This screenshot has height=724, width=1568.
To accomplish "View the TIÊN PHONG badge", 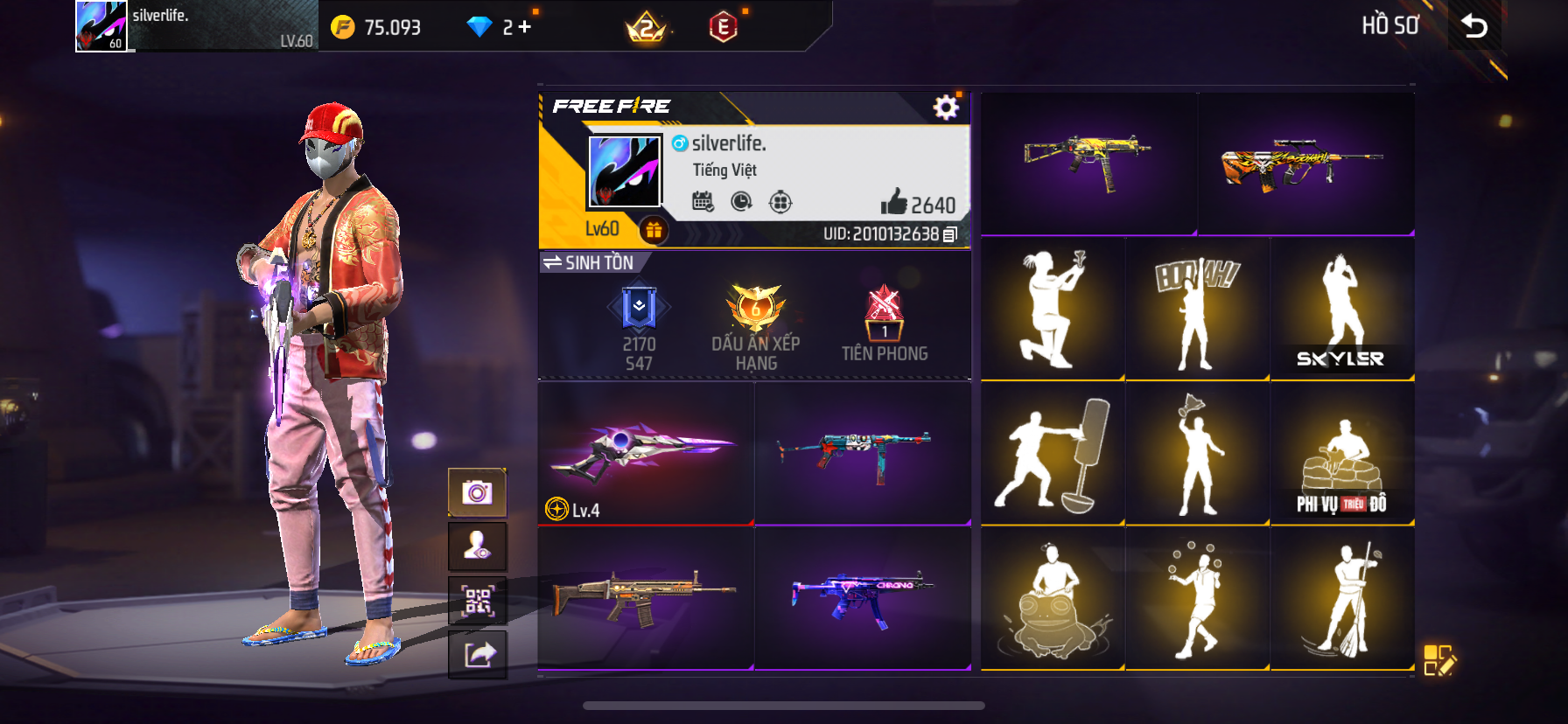I will pos(884,324).
